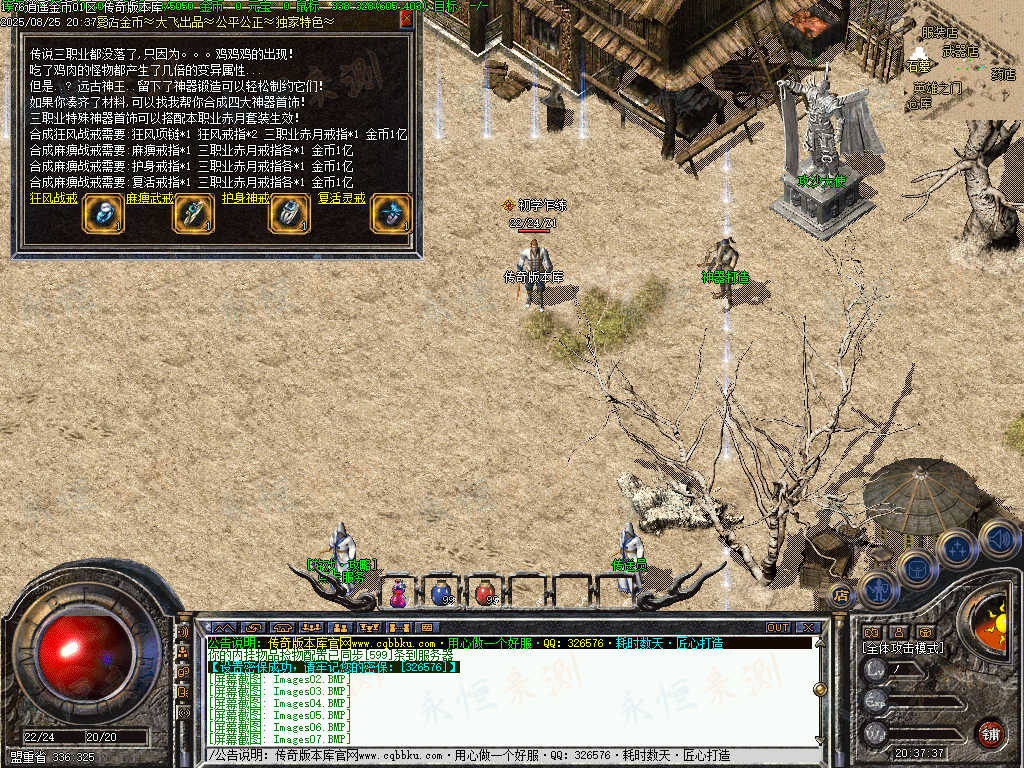1024x768 pixels.
Task: Open the skills round button
Action: pyautogui.click(x=957, y=548)
